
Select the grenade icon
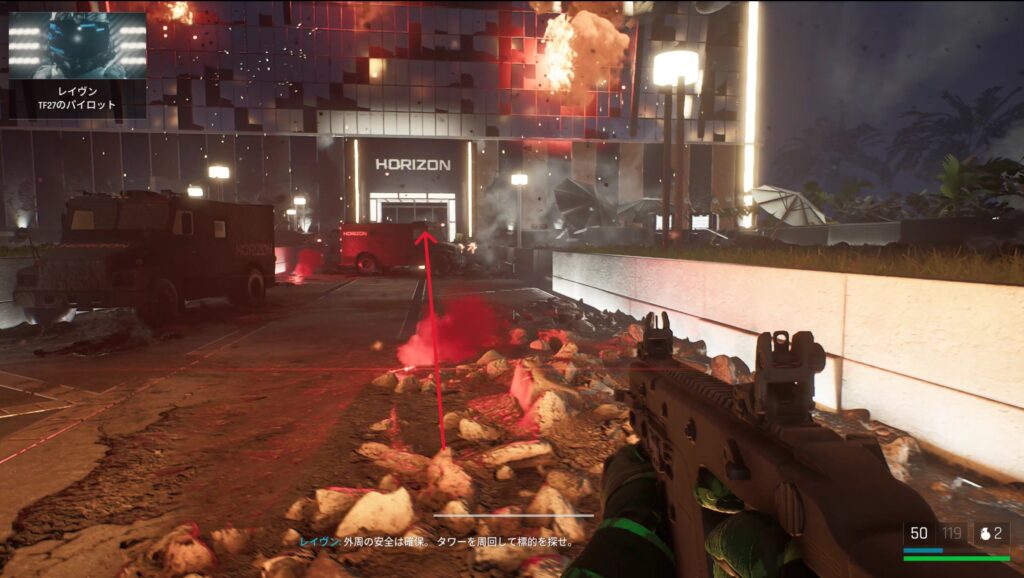[983, 534]
